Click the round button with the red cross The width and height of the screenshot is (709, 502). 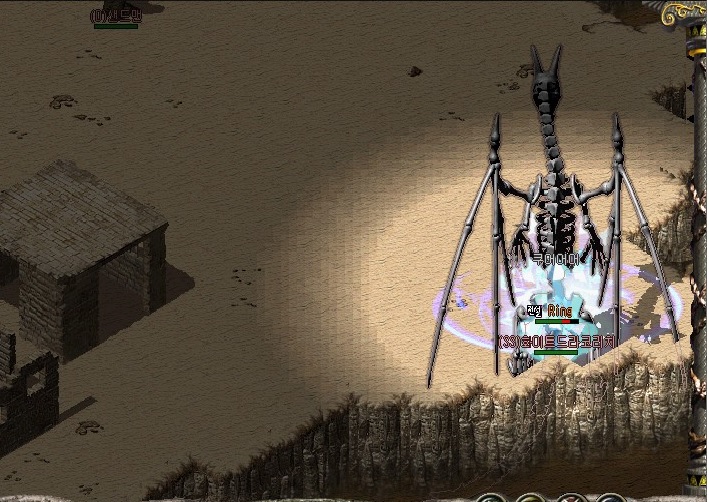569,499
